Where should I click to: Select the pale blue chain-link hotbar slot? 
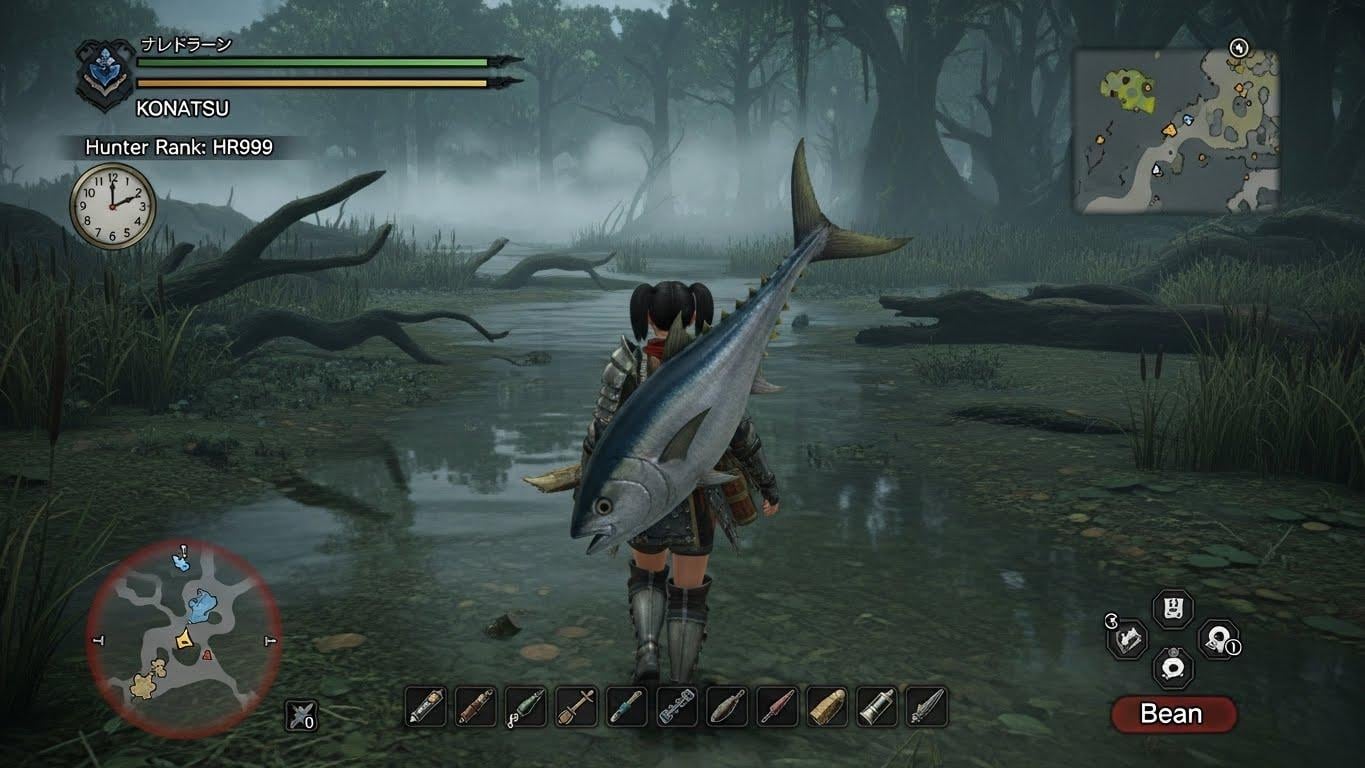pos(676,706)
